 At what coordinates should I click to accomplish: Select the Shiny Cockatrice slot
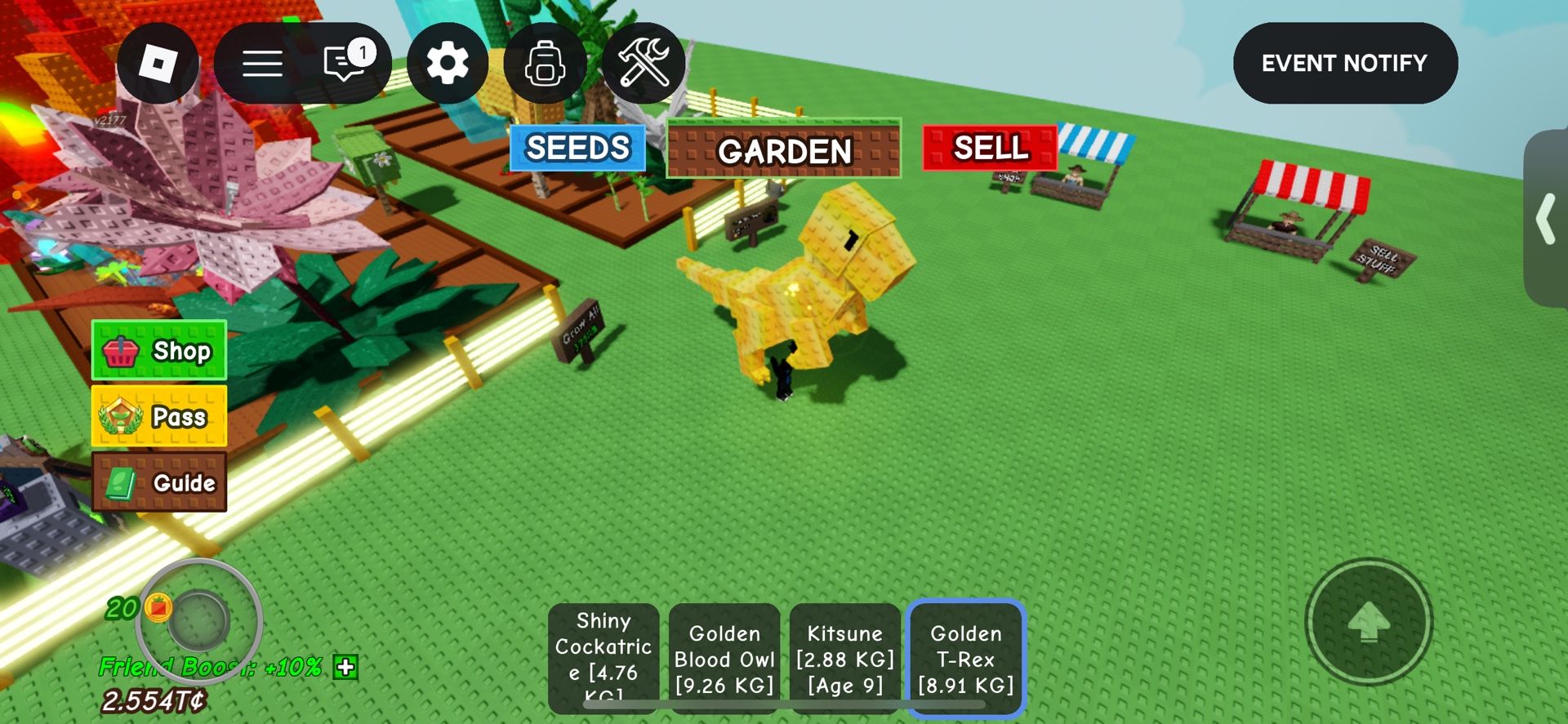click(x=603, y=658)
